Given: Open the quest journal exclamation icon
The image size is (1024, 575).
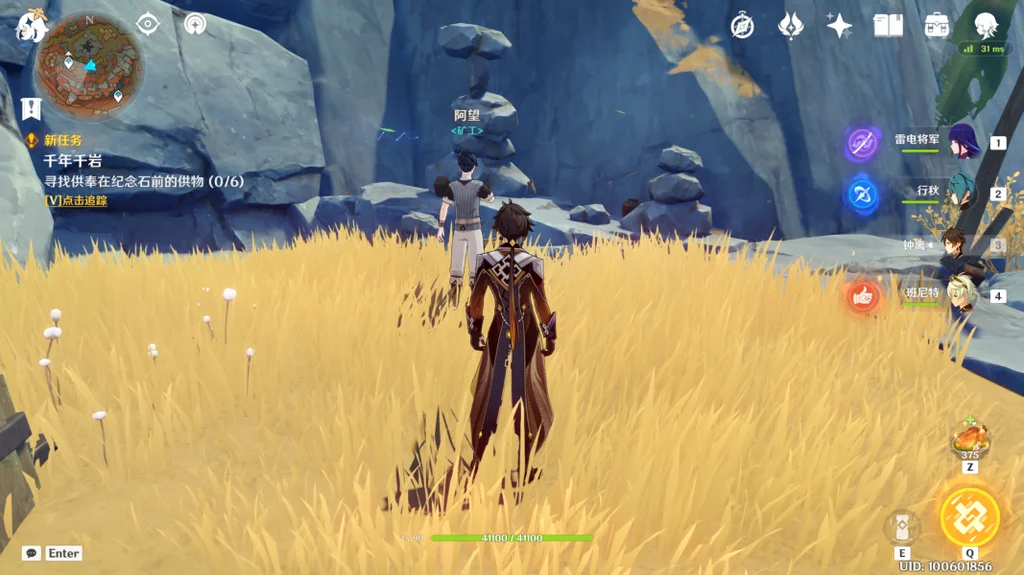Looking at the screenshot, I should point(31,108).
